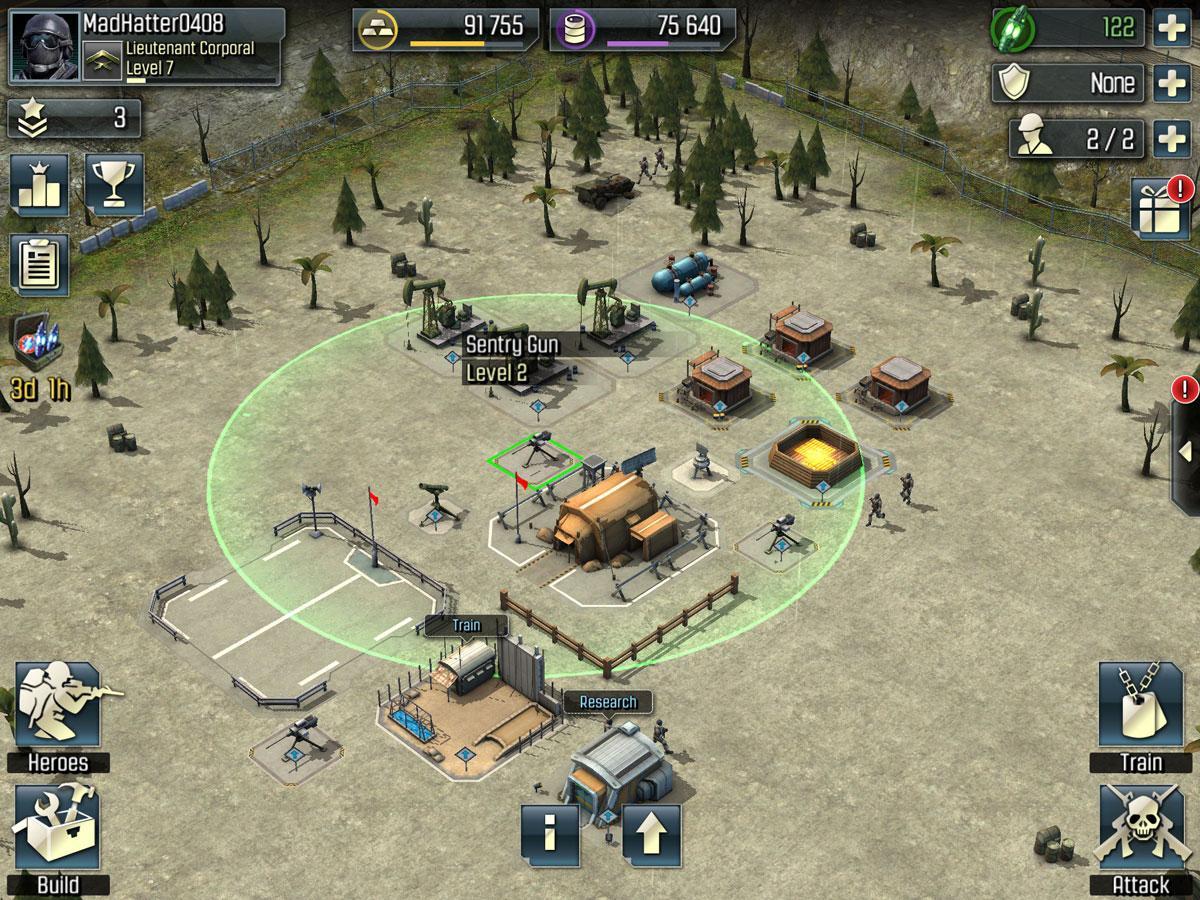Open the Train troops button with dog tags
Viewport: 1200px width, 900px height.
1140,715
